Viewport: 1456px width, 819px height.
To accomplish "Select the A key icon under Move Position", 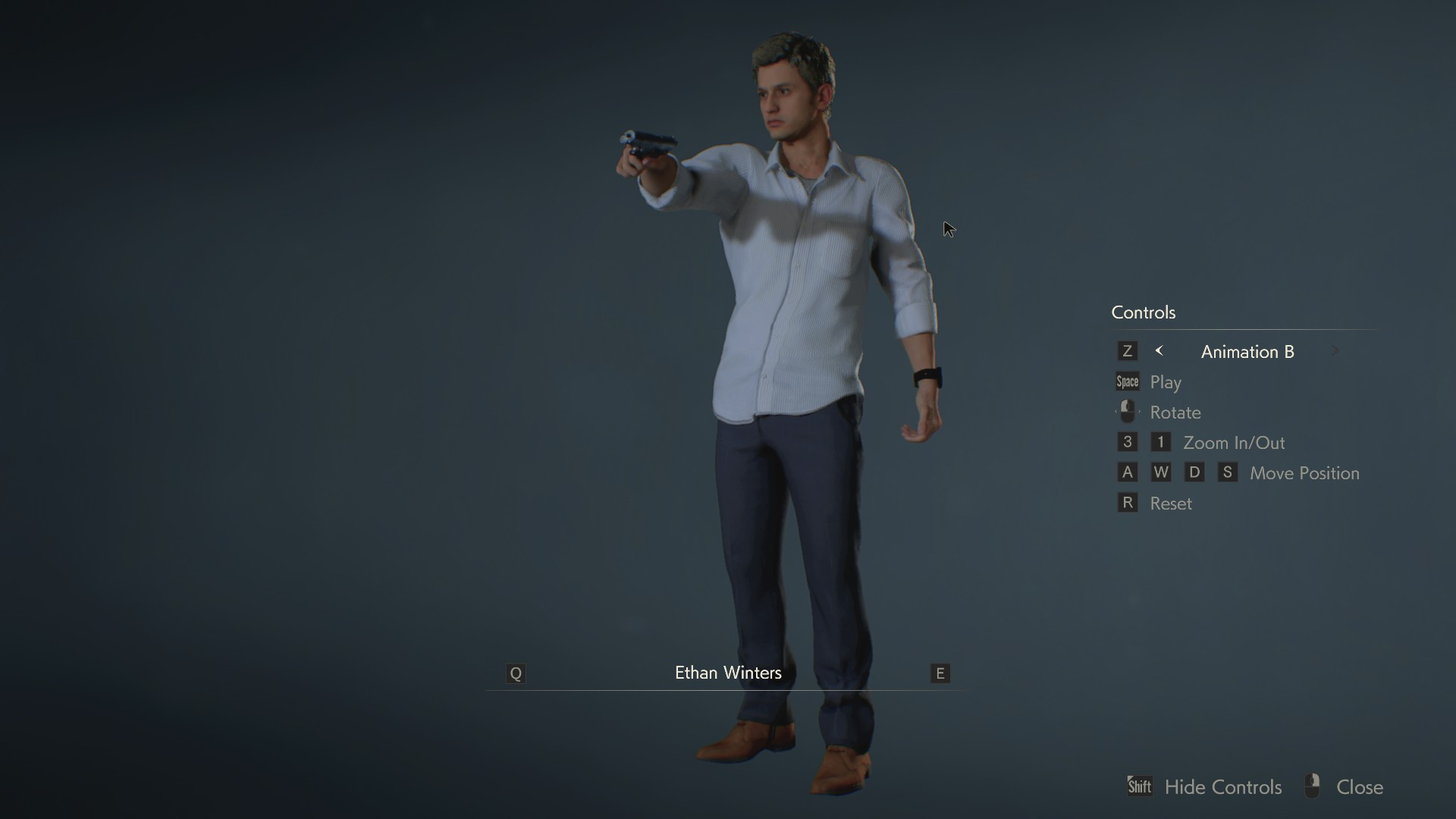I will tap(1128, 472).
